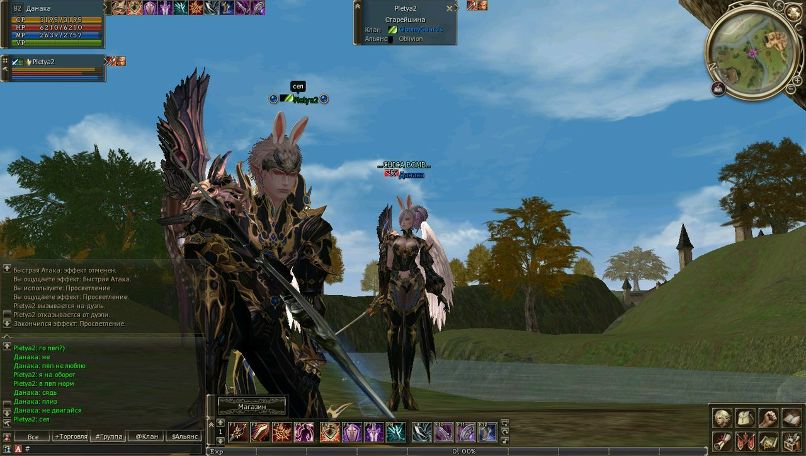Open the @Клан chat tab
Image resolution: width=806 pixels, height=456 pixels.
(147, 437)
